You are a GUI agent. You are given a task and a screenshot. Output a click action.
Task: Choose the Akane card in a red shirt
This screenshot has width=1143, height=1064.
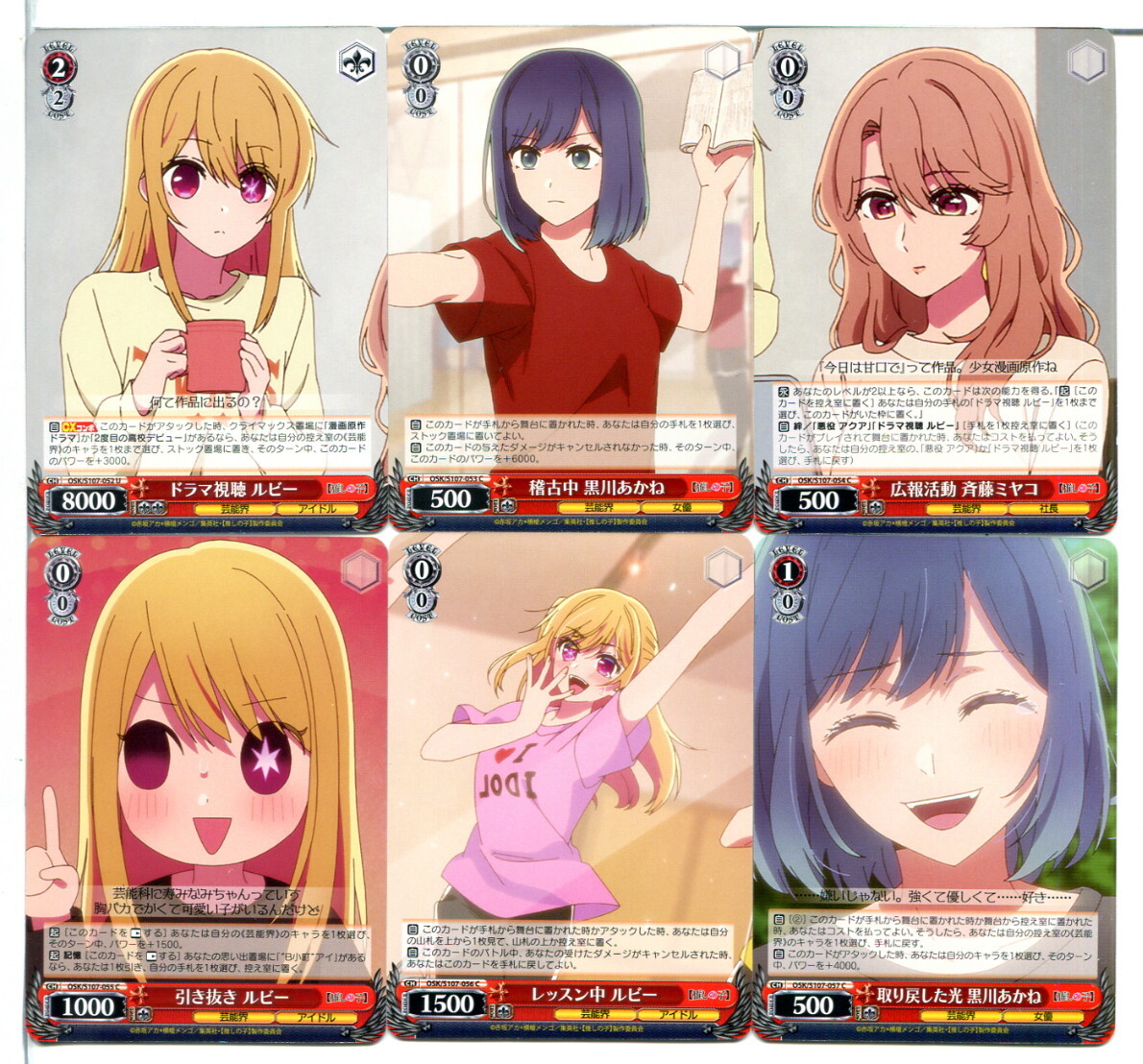tap(570, 278)
